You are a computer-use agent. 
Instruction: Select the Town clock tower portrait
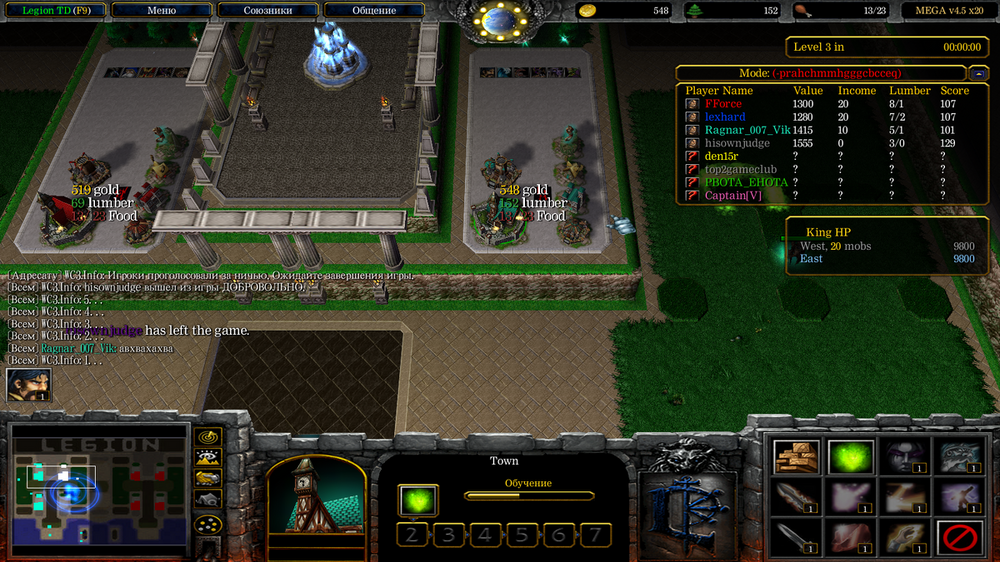[x=310, y=496]
